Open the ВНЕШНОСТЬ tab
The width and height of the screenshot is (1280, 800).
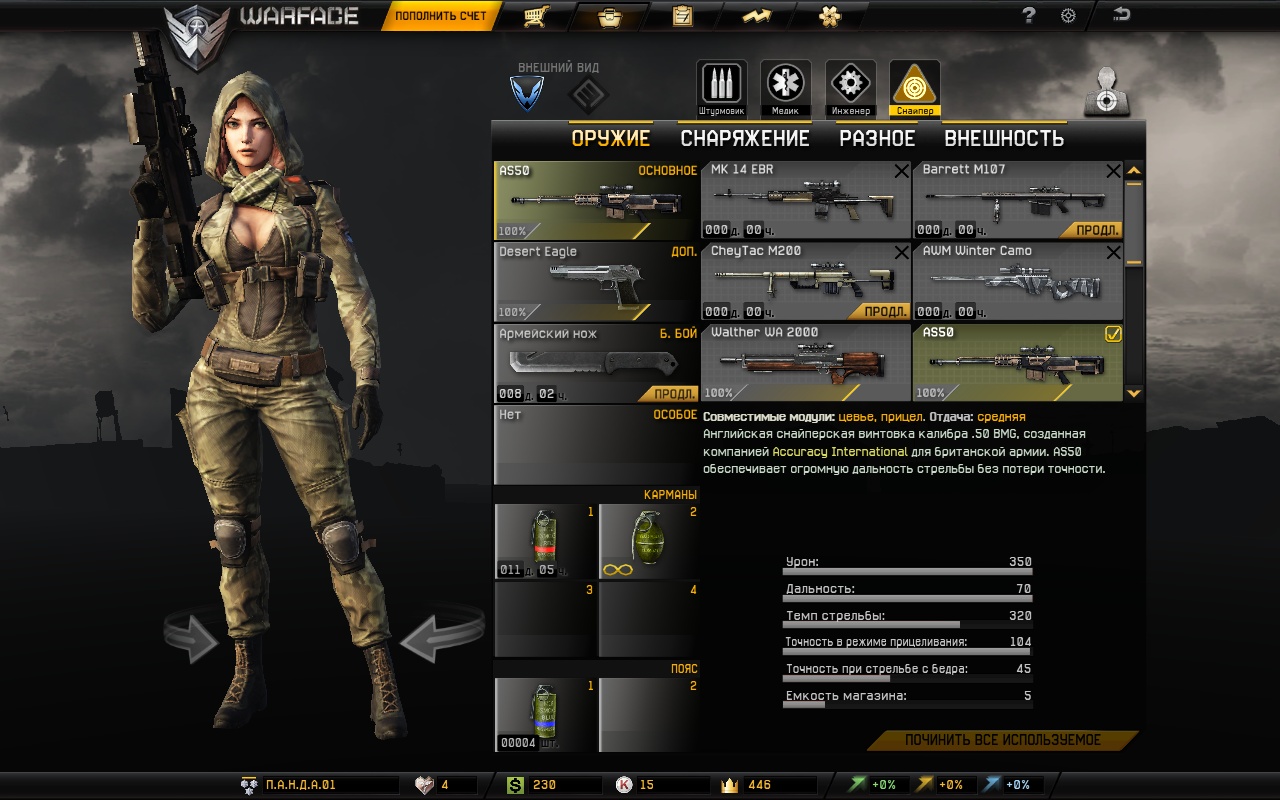point(1004,139)
